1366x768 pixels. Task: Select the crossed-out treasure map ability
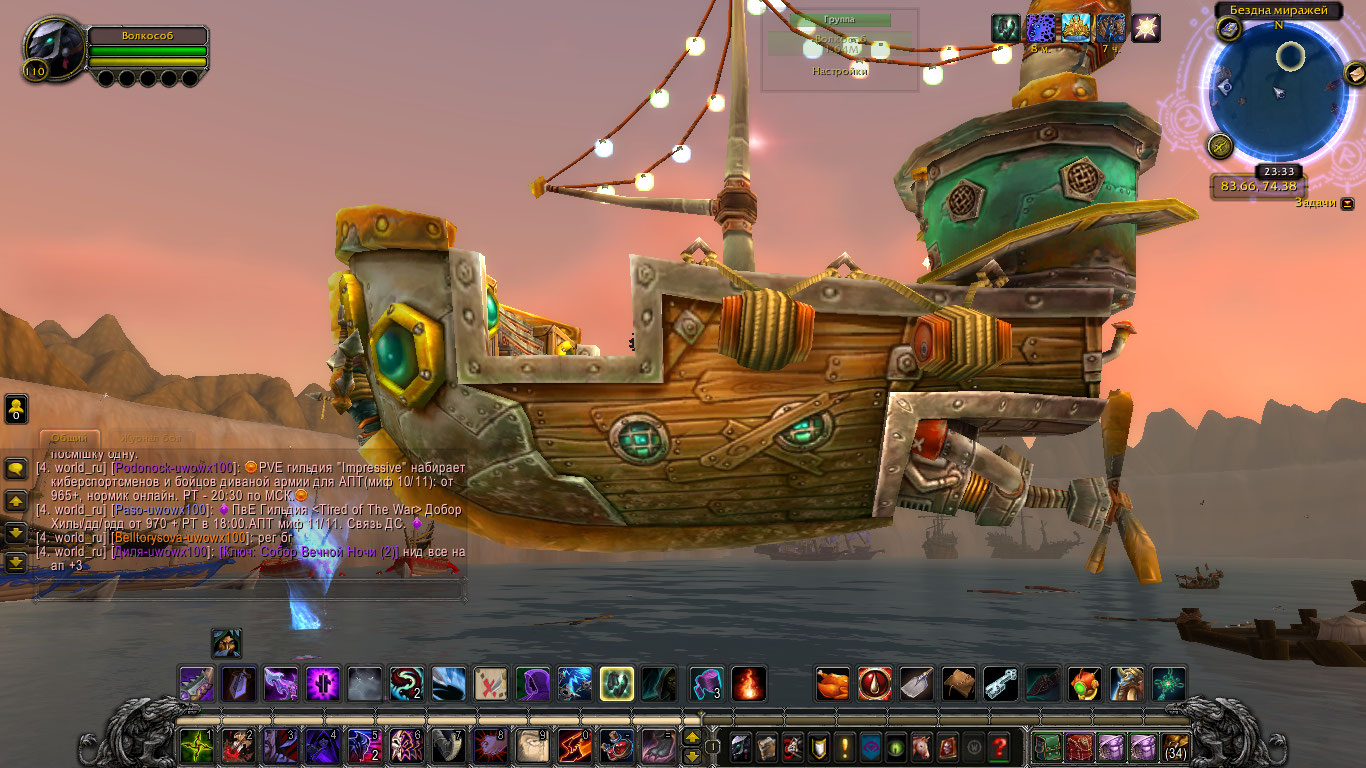click(490, 684)
